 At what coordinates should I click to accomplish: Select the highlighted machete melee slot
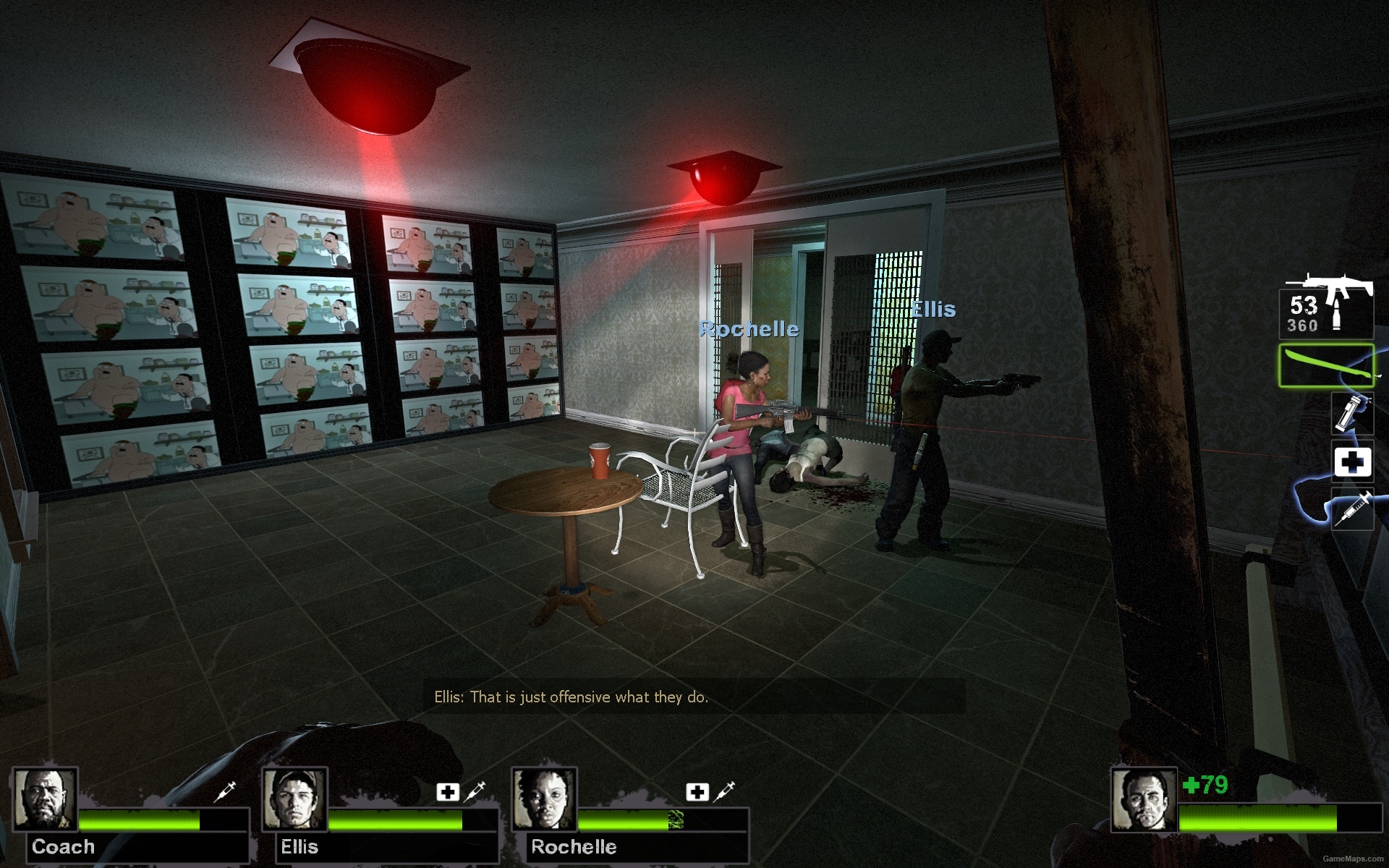coord(1325,366)
